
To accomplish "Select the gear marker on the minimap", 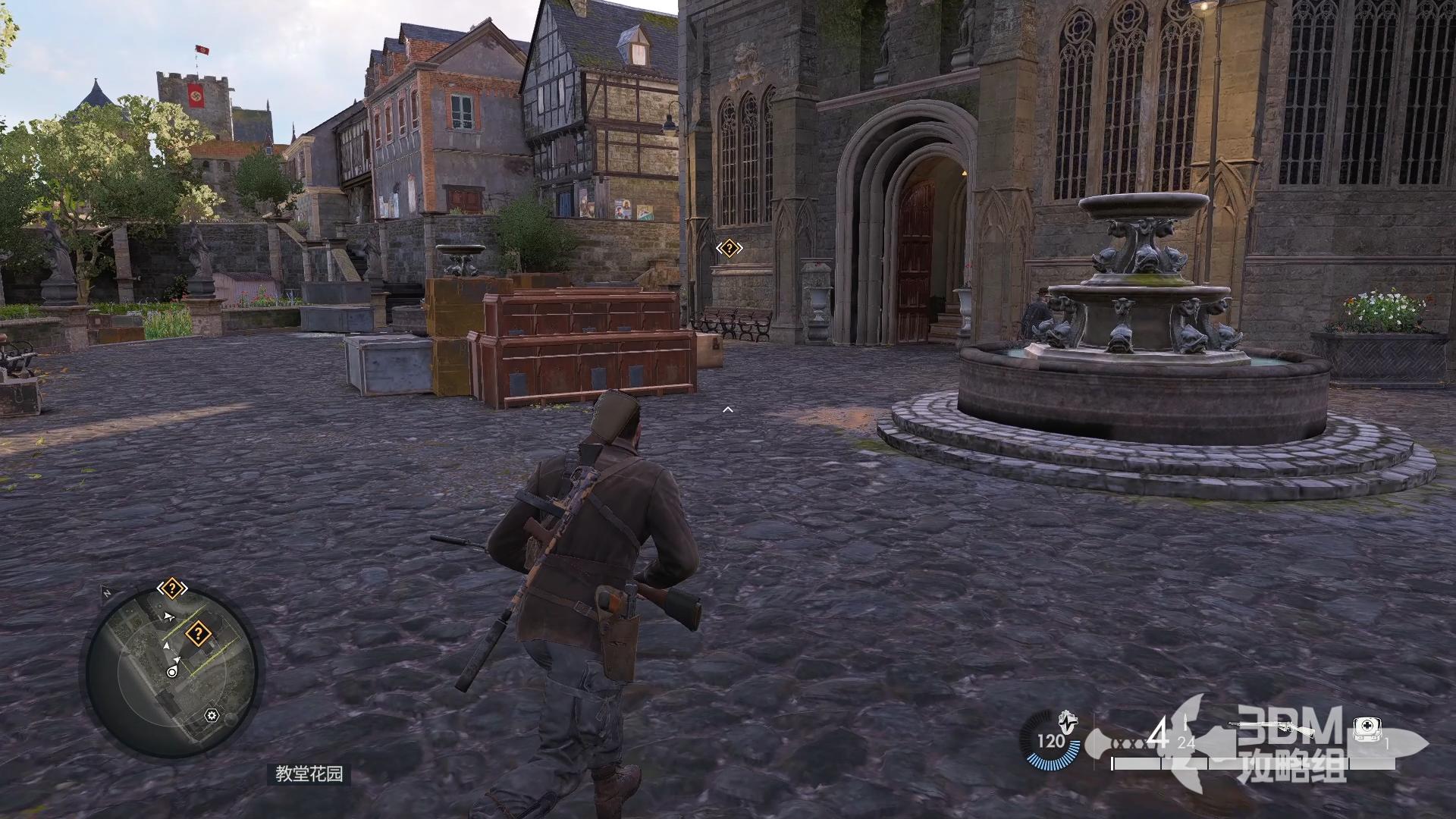I will [212, 715].
